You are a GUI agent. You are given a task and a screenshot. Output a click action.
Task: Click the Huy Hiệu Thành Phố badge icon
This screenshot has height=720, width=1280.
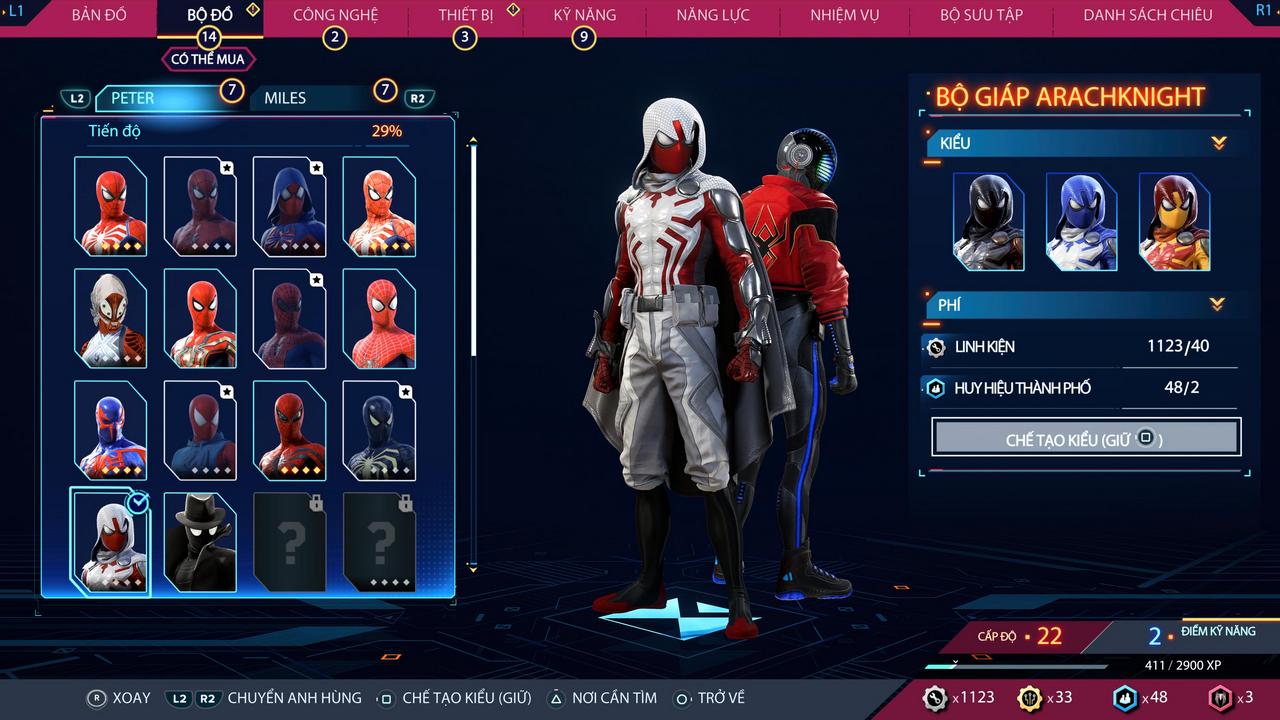pos(936,389)
